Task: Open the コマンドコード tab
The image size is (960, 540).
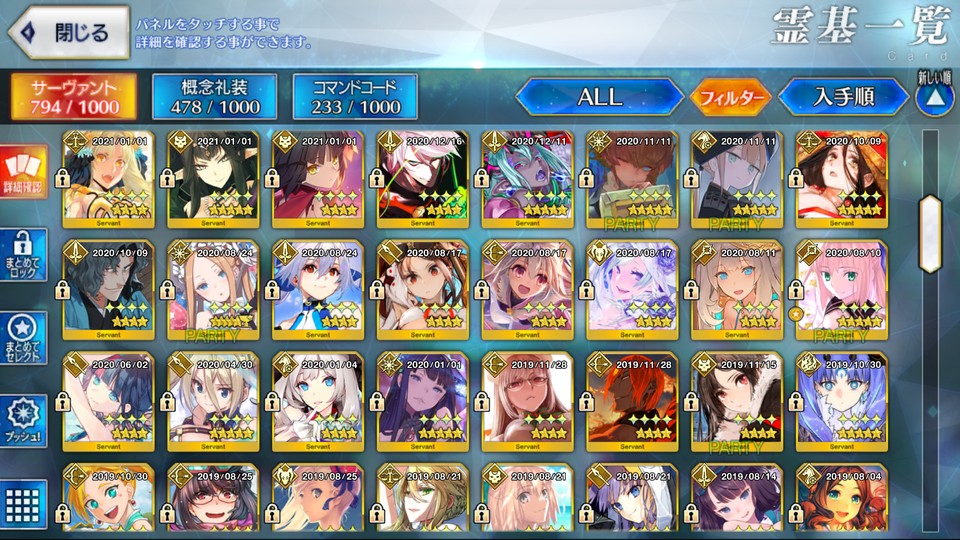Action: pyautogui.click(x=354, y=96)
